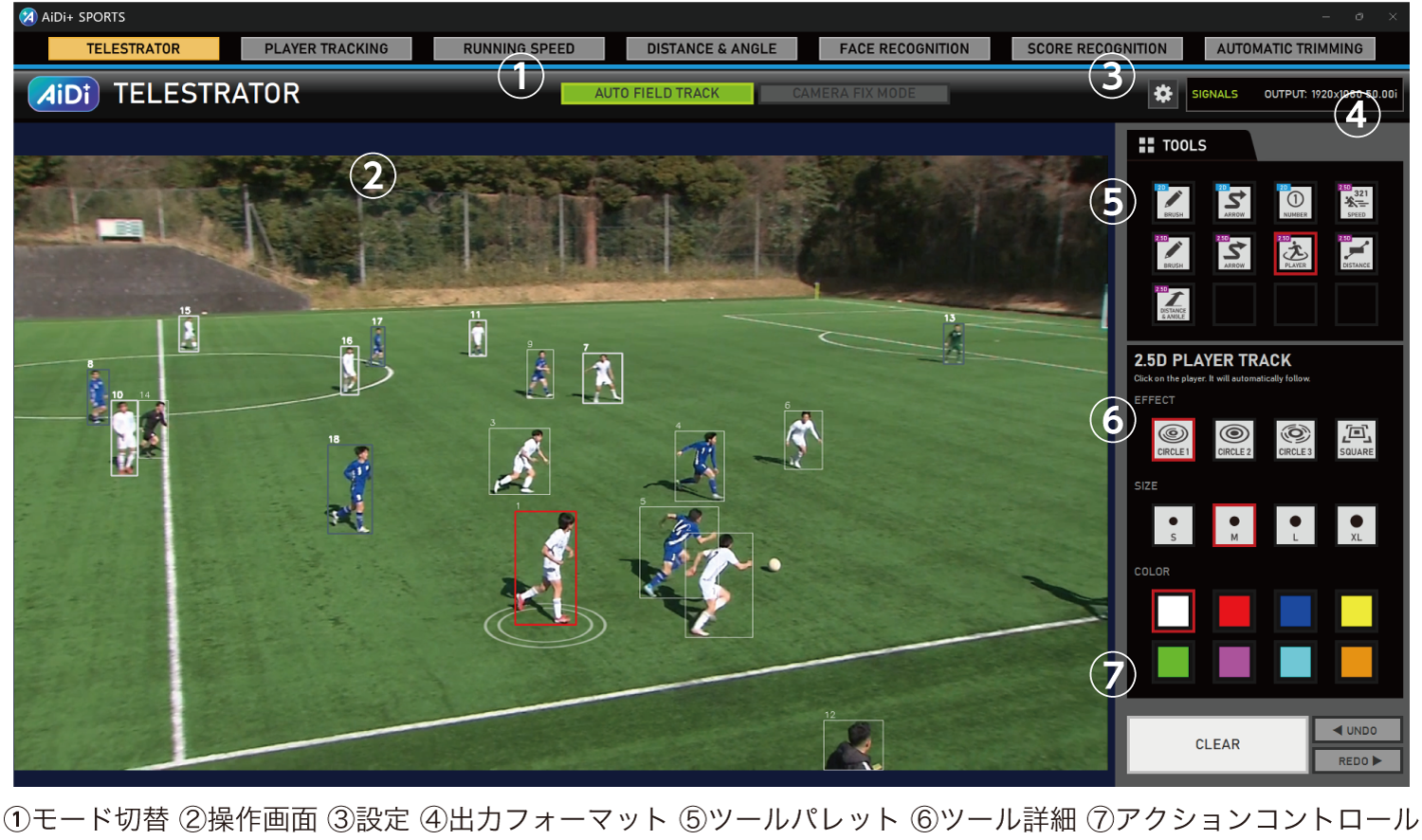
Task: Activate the 2.5D Distance tool
Action: tap(1356, 253)
